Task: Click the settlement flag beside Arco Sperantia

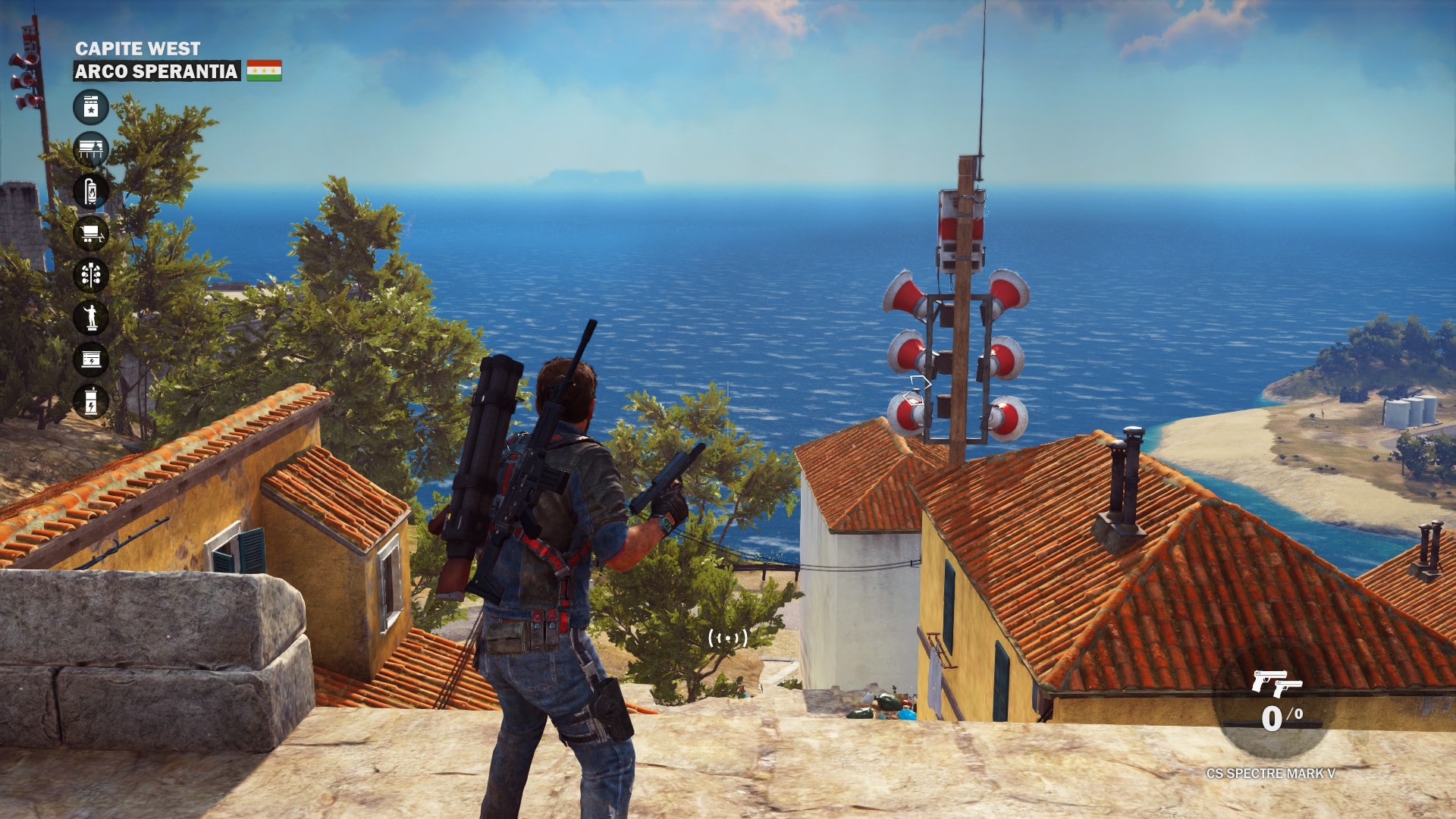Action: (264, 71)
